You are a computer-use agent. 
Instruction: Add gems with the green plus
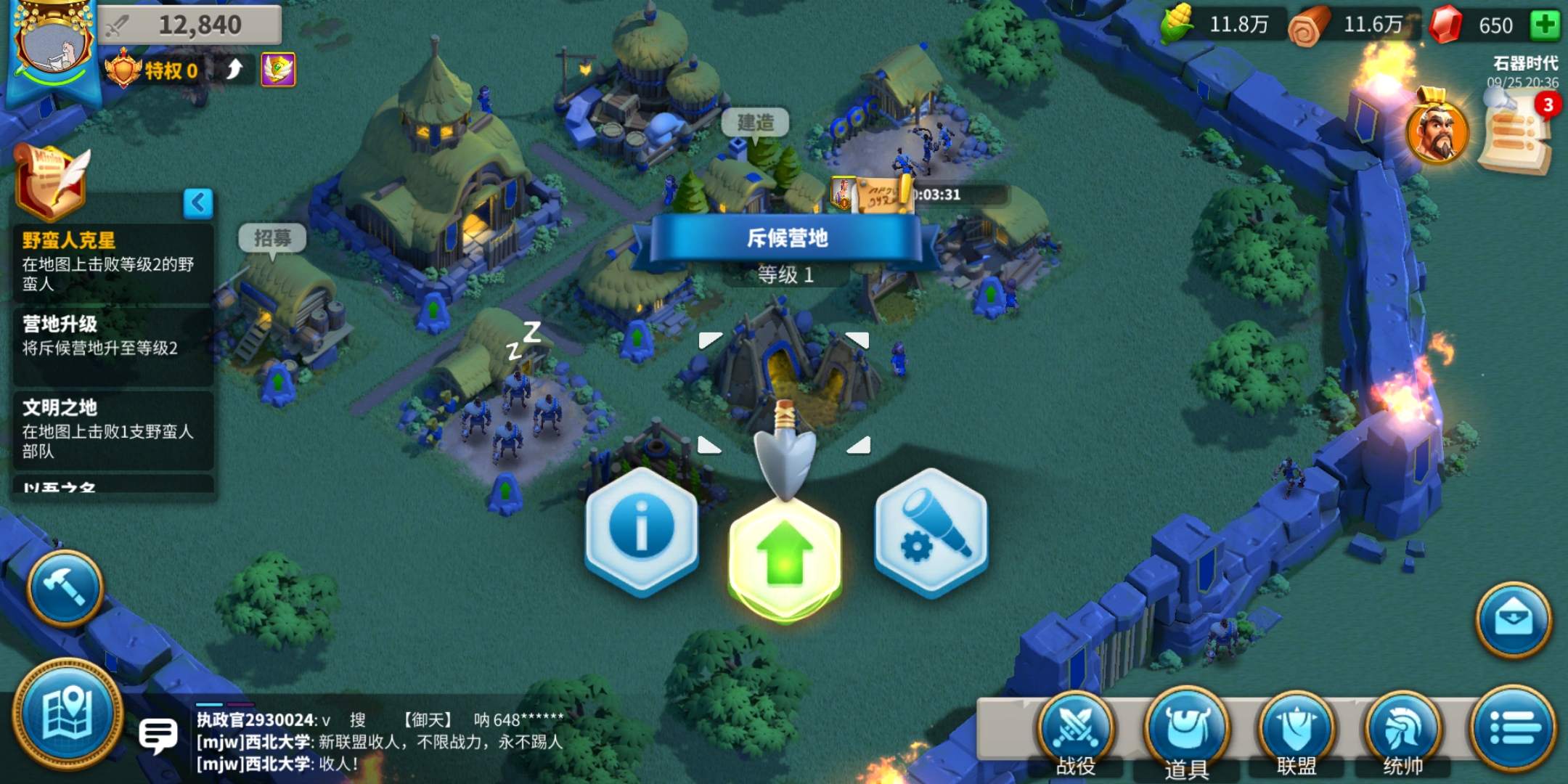[x=1545, y=25]
